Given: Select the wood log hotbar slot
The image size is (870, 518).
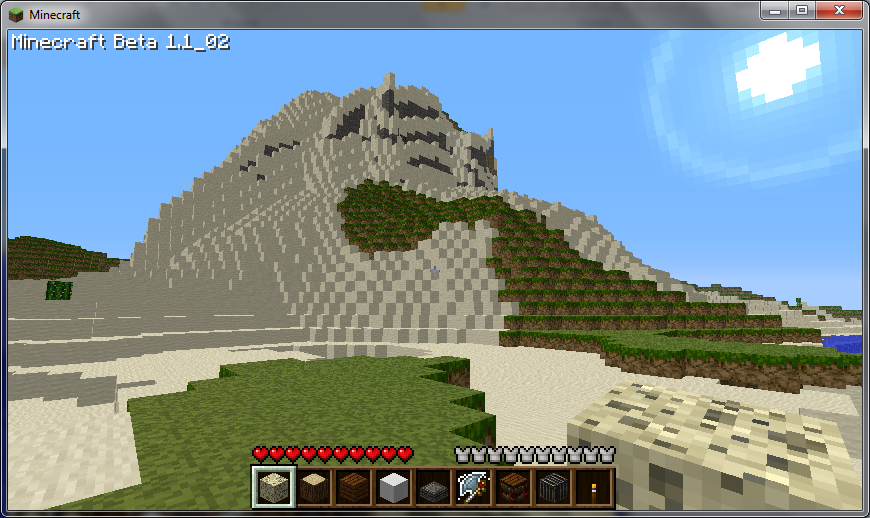Looking at the screenshot, I should [x=312, y=487].
